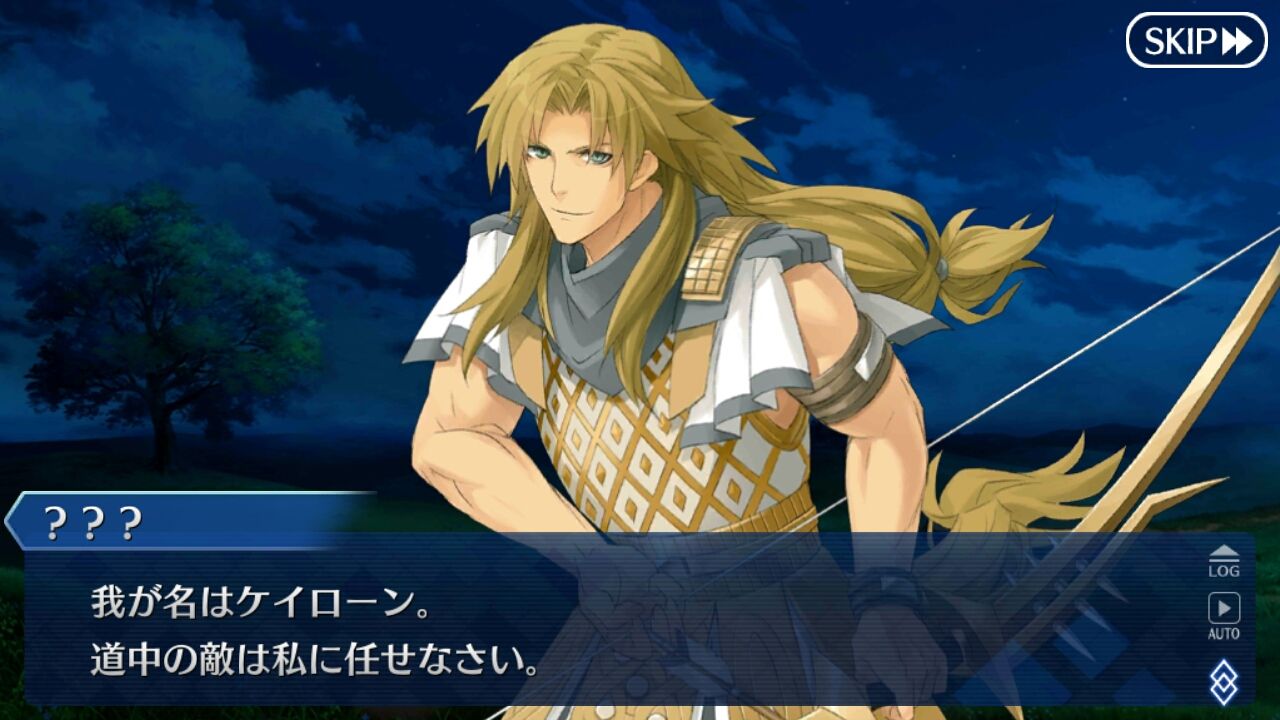This screenshot has width=1280, height=720.
Task: Expand the conversation history via LOG
Action: [x=1224, y=562]
